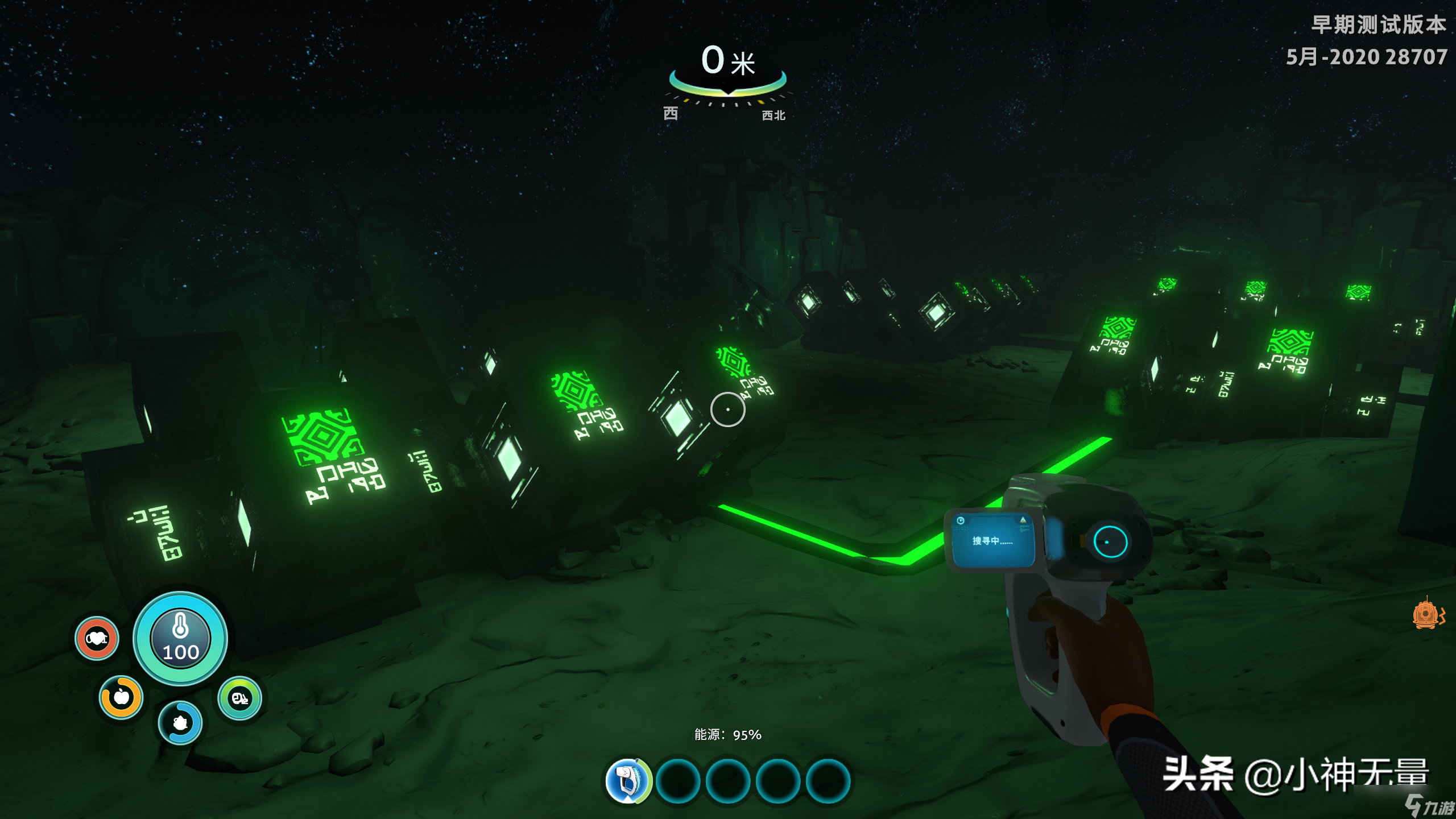
Task: Click the orange signal ping marker
Action: tap(1426, 615)
